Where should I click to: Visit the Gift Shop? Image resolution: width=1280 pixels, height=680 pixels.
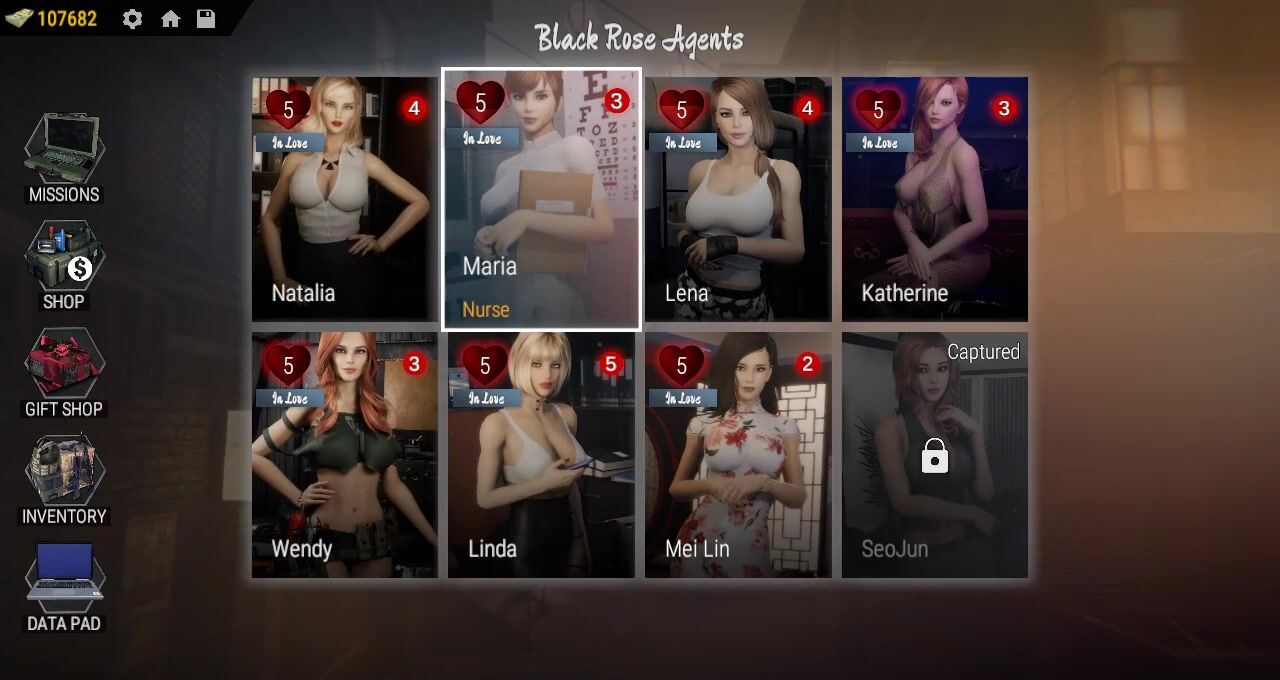click(64, 372)
